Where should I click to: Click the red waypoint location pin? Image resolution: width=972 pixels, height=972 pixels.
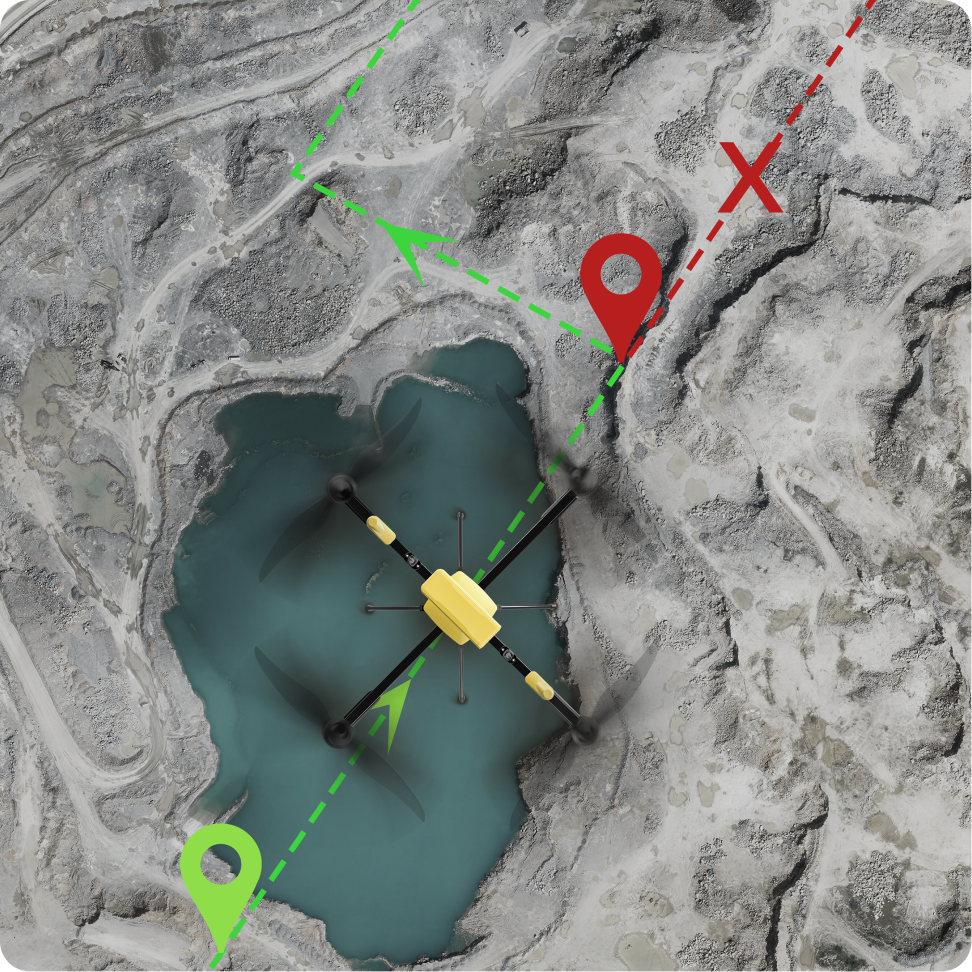[x=621, y=283]
